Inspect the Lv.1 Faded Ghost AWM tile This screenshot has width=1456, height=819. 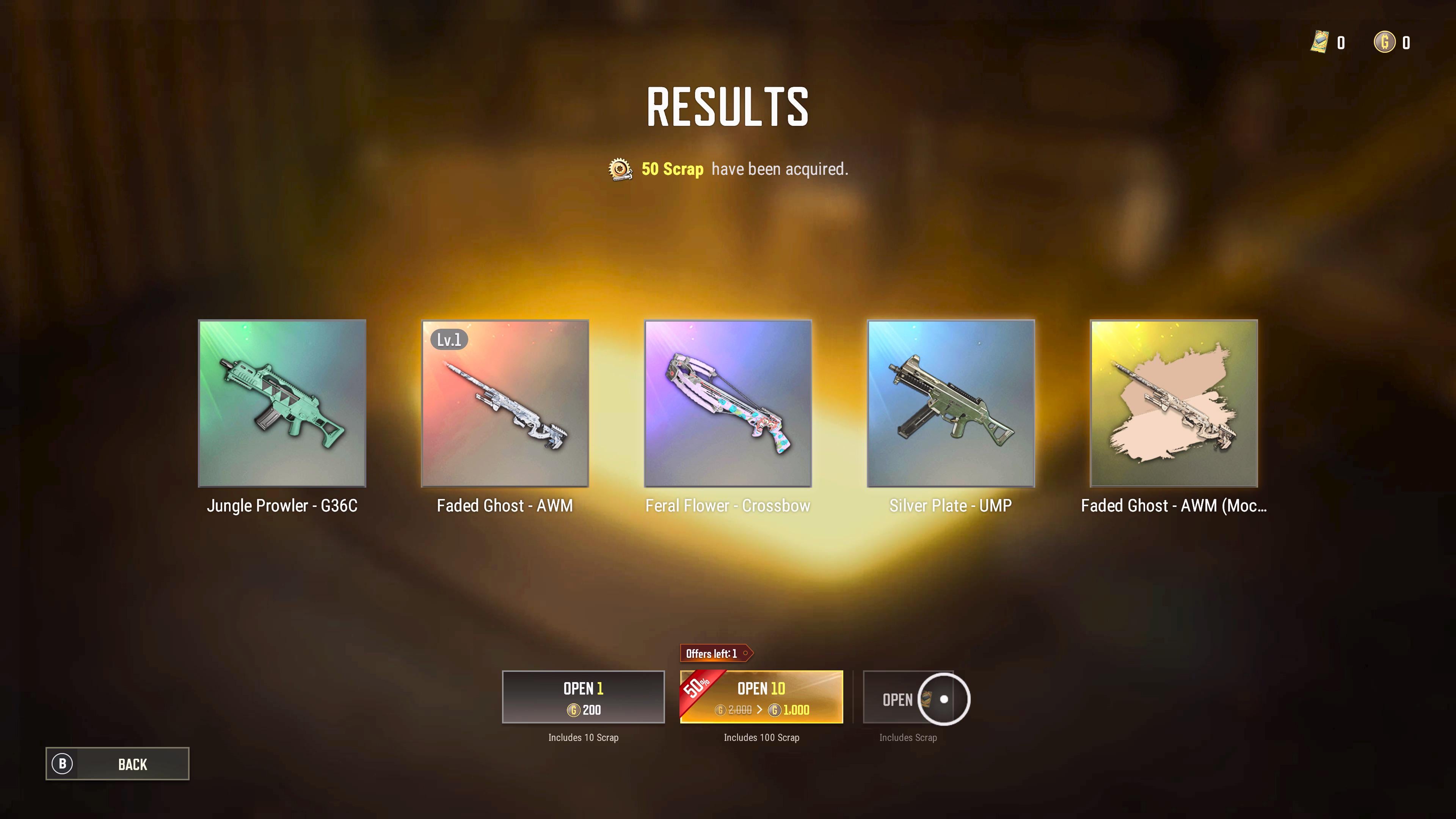[505, 403]
